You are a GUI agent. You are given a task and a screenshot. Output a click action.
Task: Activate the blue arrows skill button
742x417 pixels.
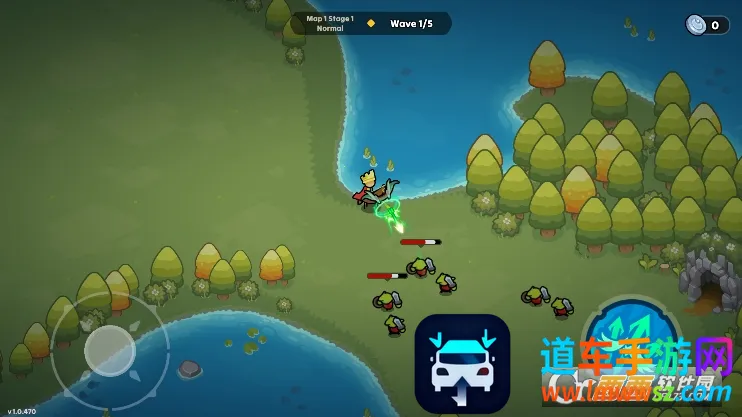point(630,339)
